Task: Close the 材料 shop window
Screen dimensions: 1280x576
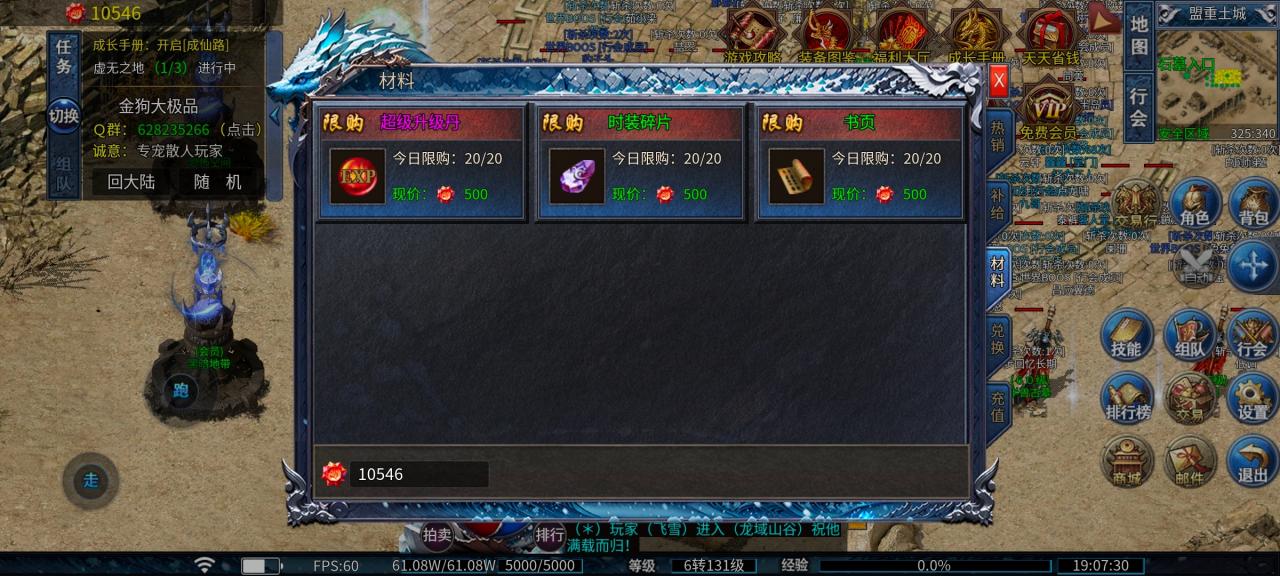Action: [998, 84]
